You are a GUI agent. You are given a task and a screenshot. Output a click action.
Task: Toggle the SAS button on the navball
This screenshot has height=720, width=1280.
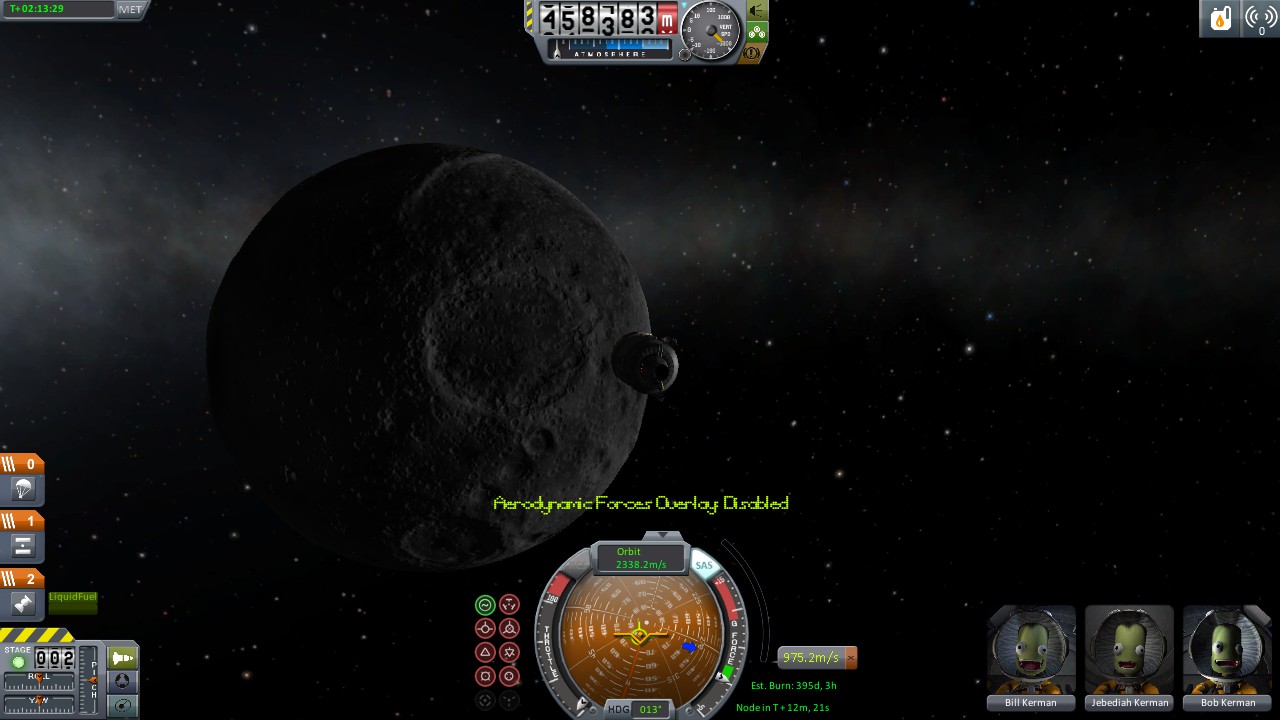[x=705, y=566]
